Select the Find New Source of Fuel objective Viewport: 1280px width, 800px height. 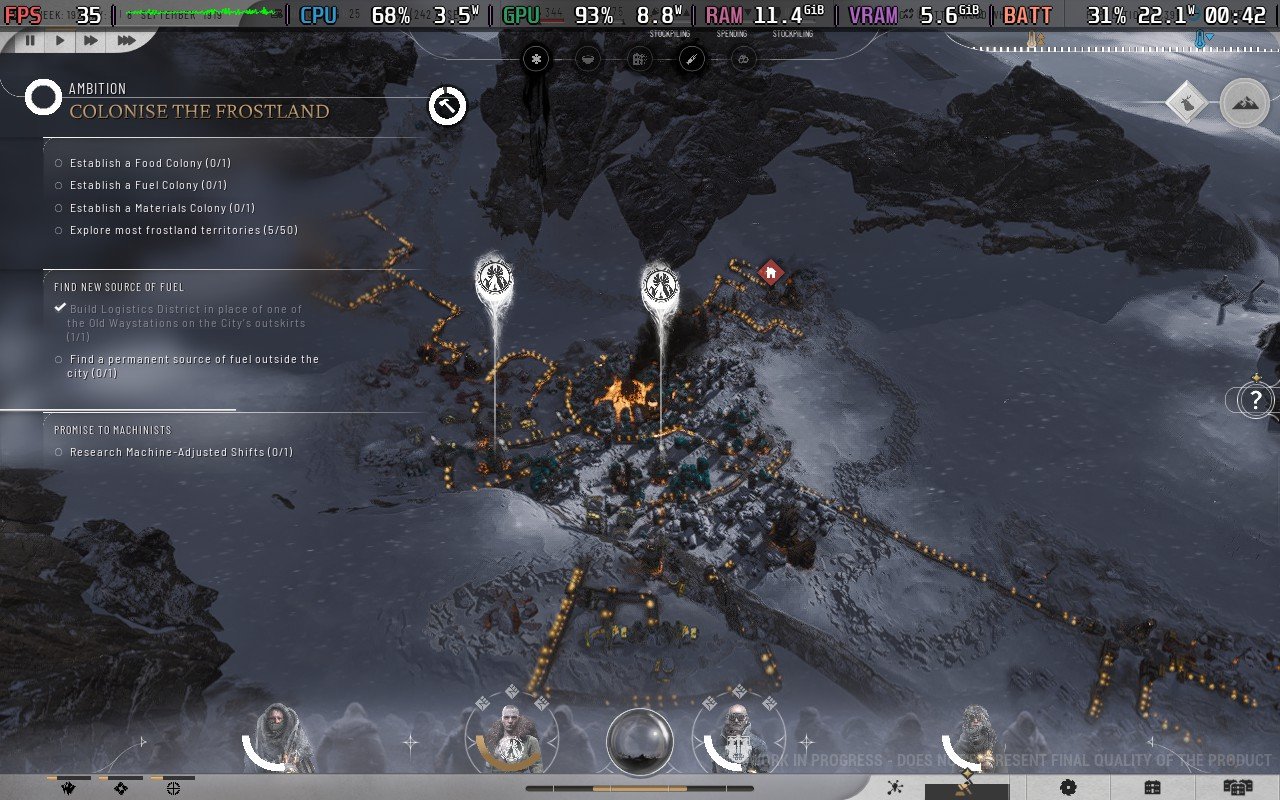click(119, 287)
